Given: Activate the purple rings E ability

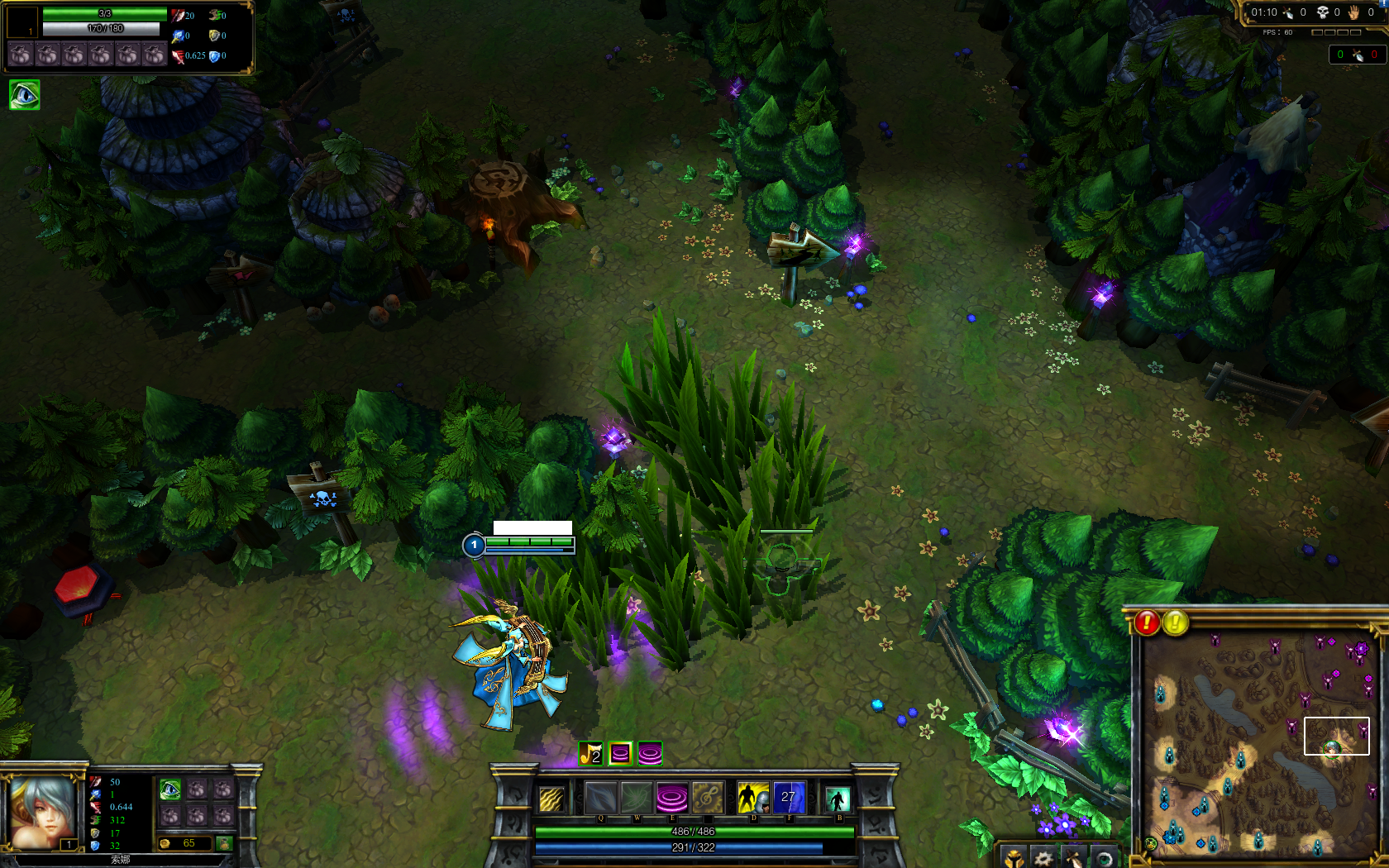Looking at the screenshot, I should tap(671, 799).
